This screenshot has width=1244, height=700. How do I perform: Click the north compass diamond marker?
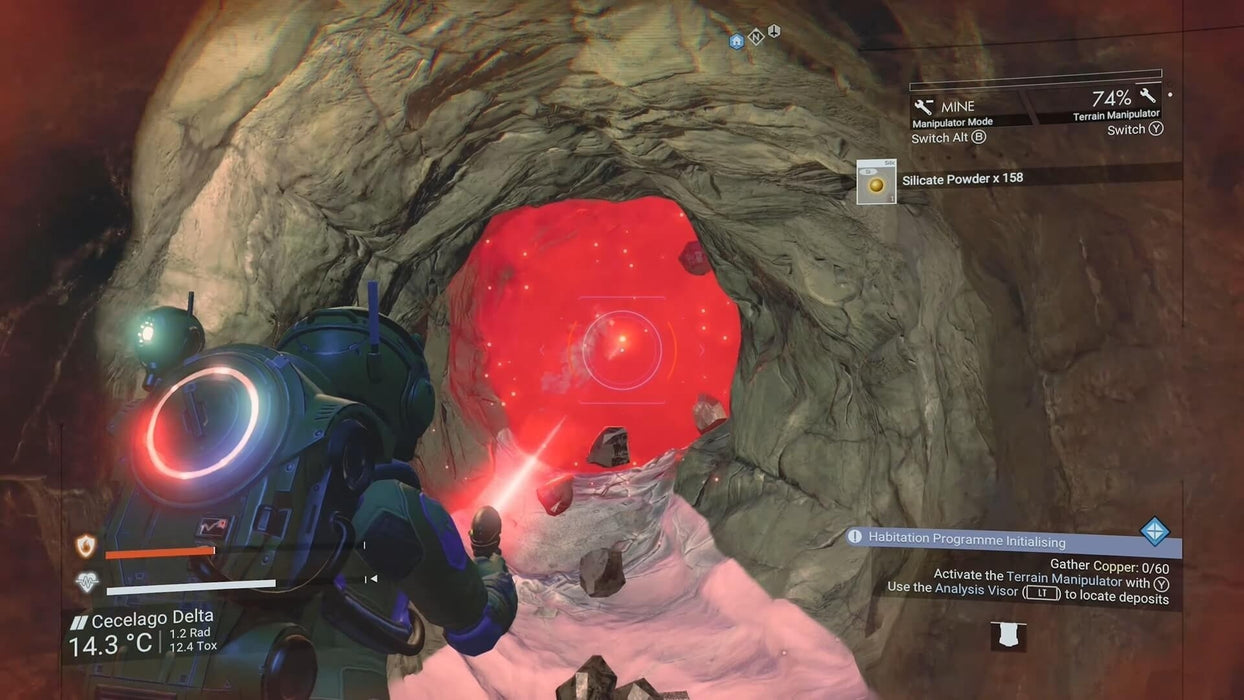pyautogui.click(x=756, y=37)
